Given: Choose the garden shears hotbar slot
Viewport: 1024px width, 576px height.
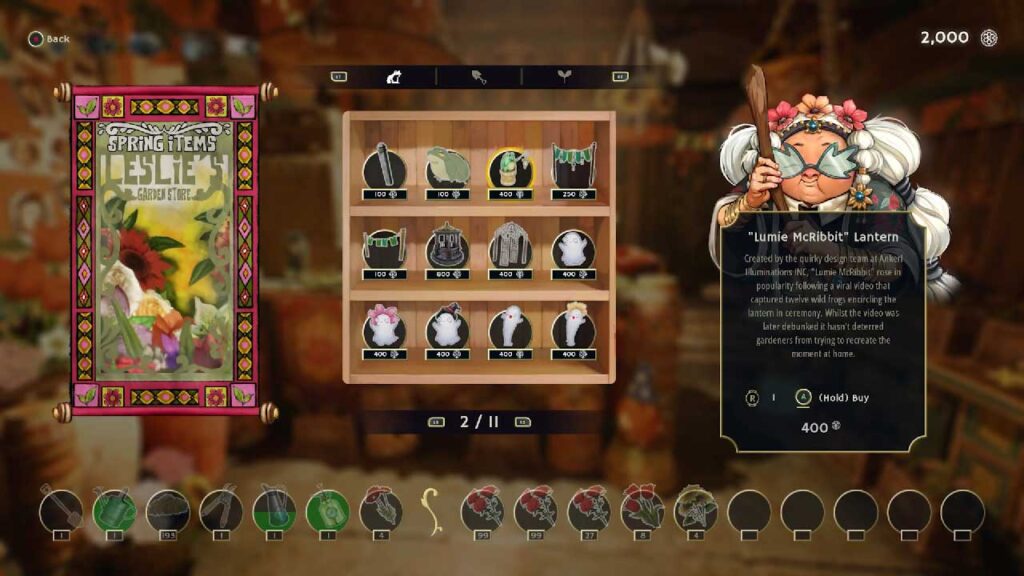Looking at the screenshot, I should [x=220, y=511].
